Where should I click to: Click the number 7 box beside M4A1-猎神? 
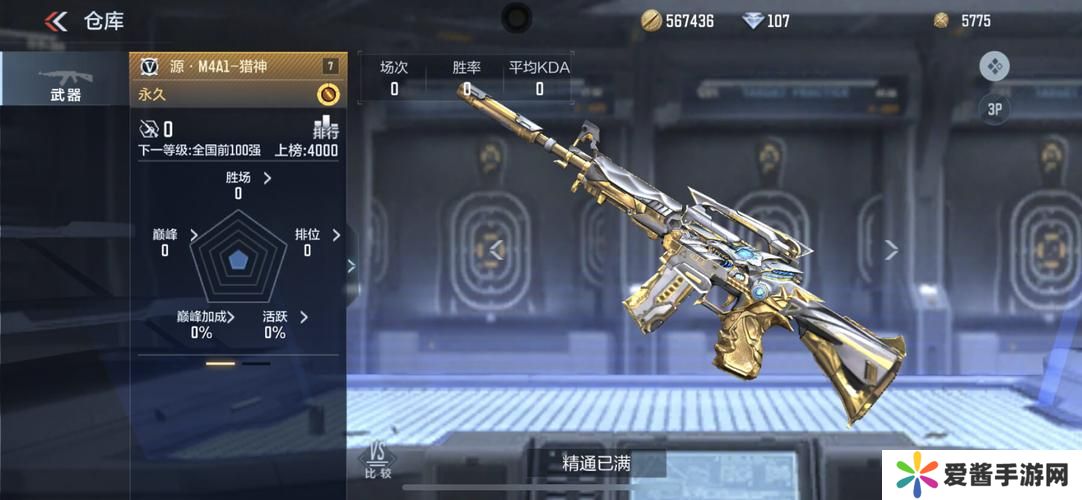coord(329,66)
